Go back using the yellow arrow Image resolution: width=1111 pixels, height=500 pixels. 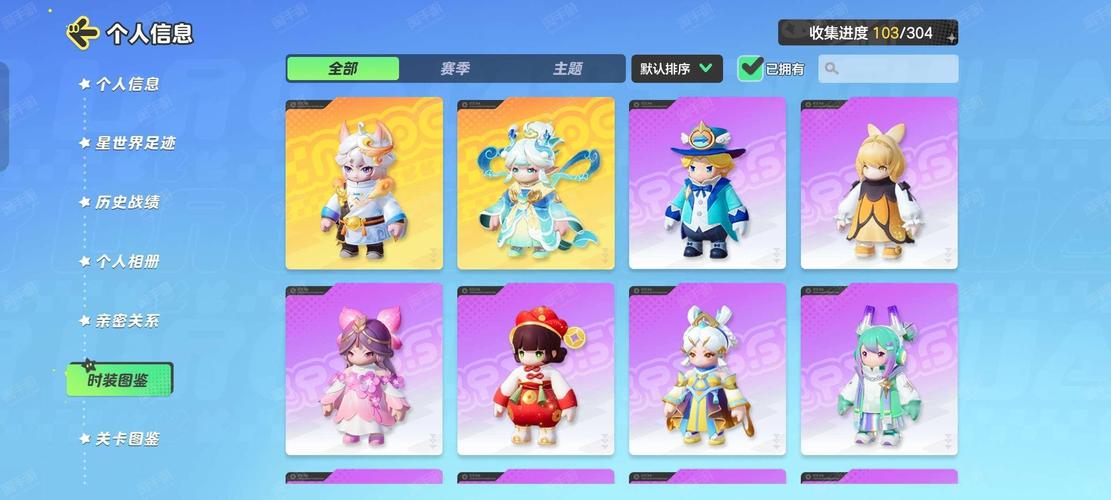(82, 33)
